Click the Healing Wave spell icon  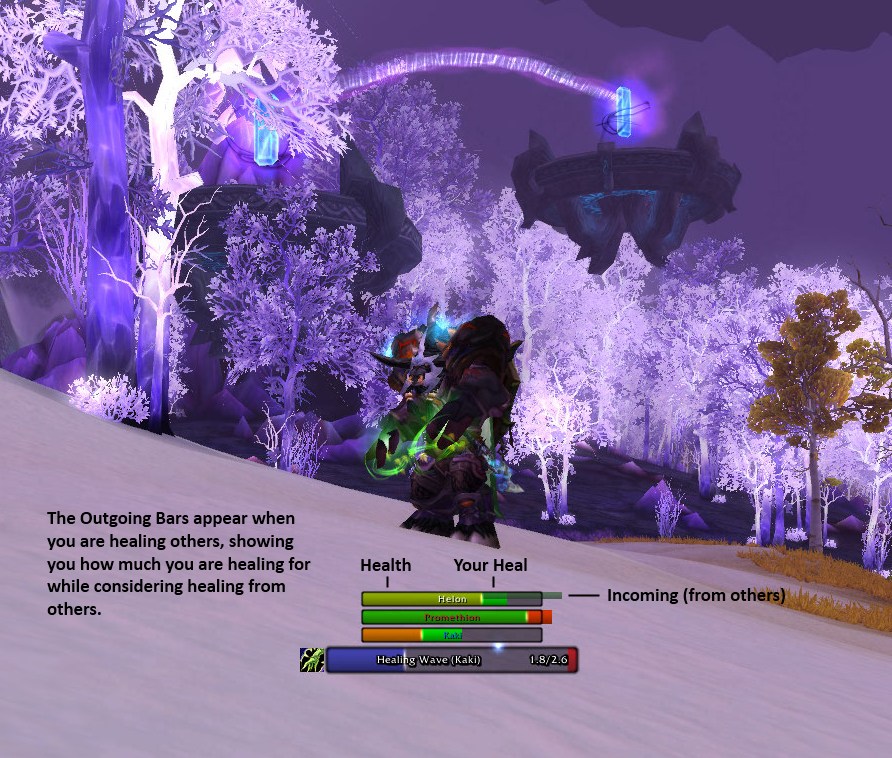coord(312,660)
